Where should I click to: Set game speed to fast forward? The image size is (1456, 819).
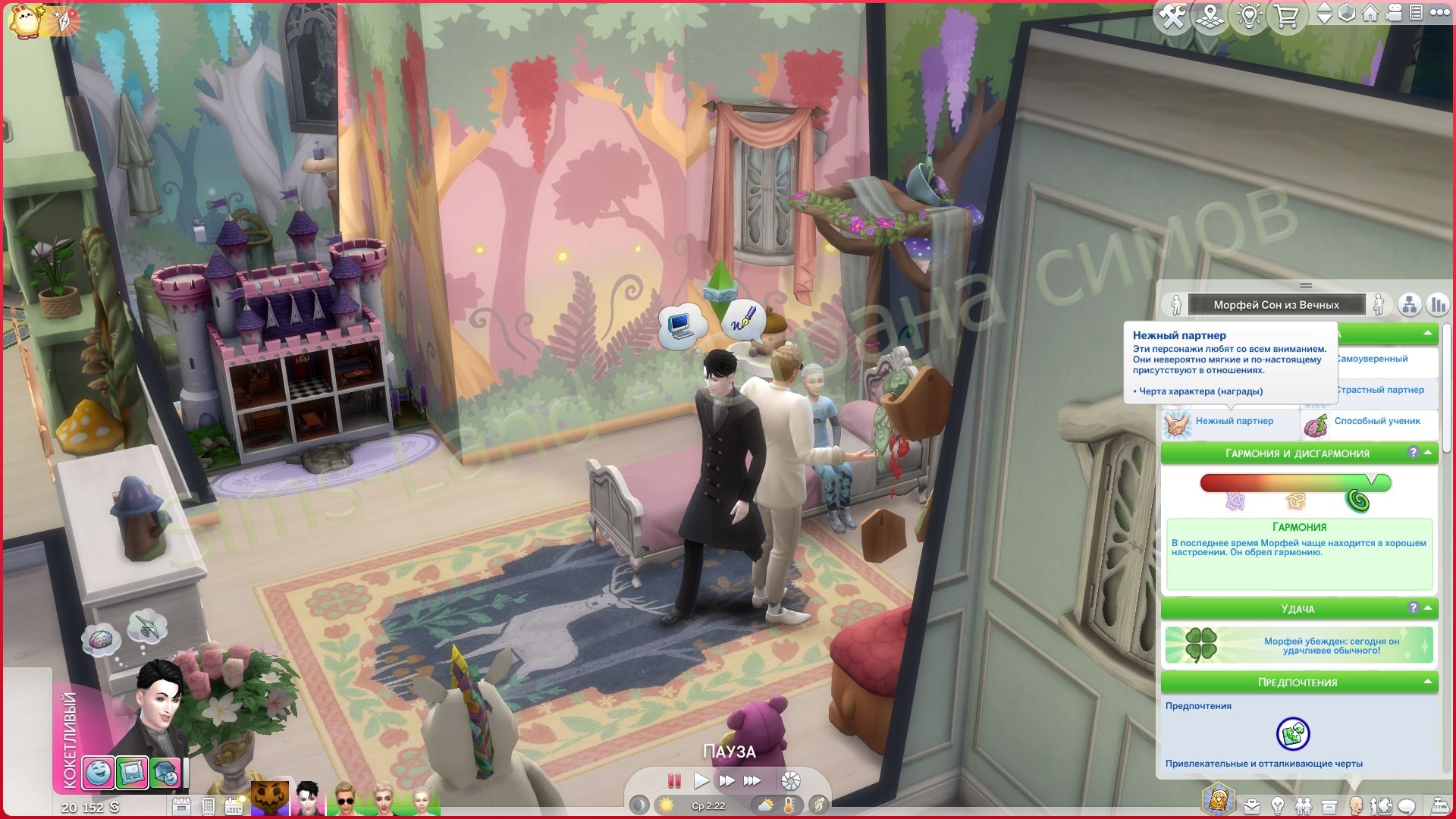(x=726, y=780)
